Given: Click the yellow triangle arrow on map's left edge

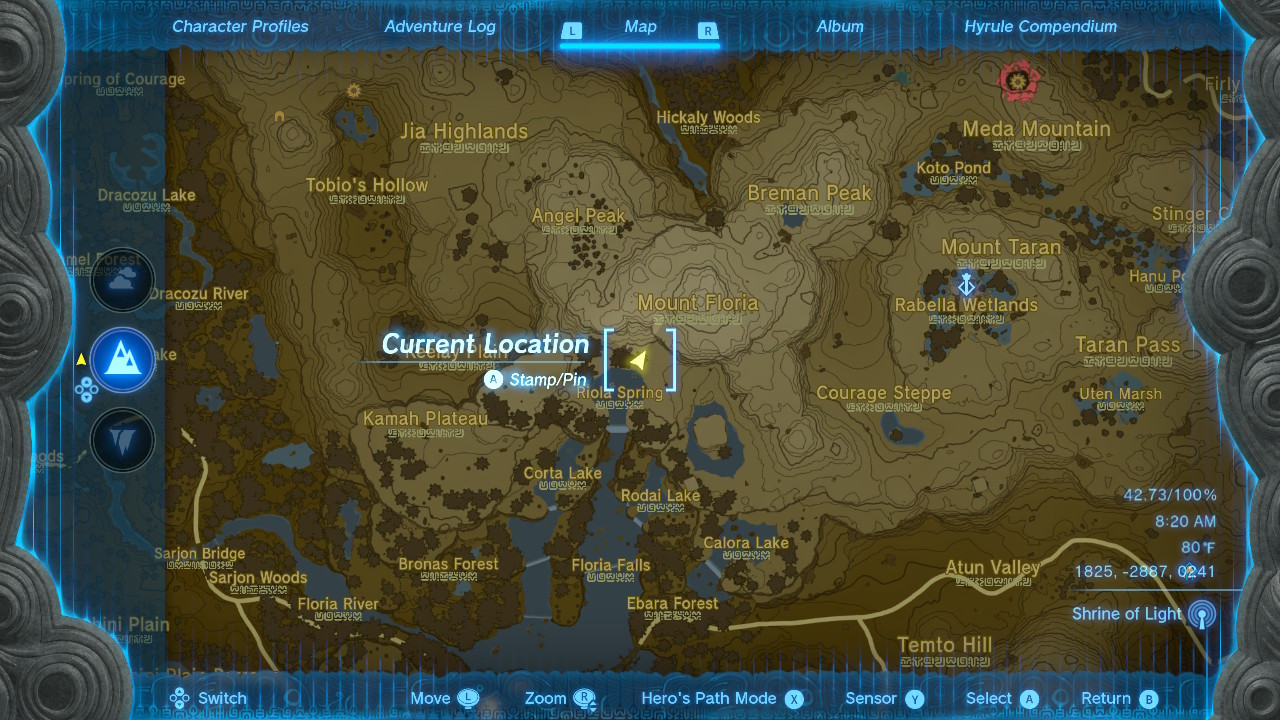Looking at the screenshot, I should 79,359.
